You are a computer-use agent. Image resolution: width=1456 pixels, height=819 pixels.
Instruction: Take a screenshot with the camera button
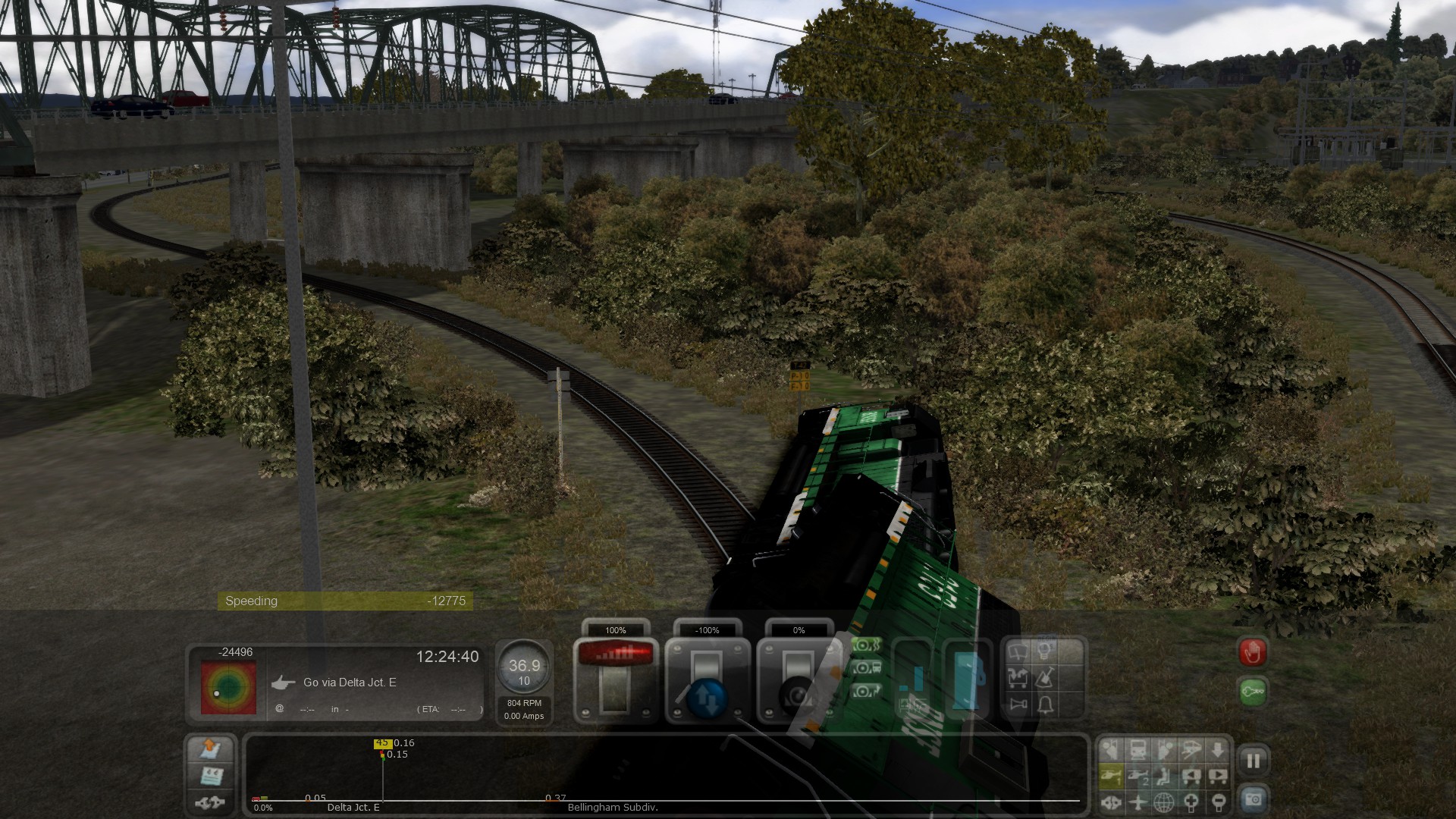coord(1253,799)
